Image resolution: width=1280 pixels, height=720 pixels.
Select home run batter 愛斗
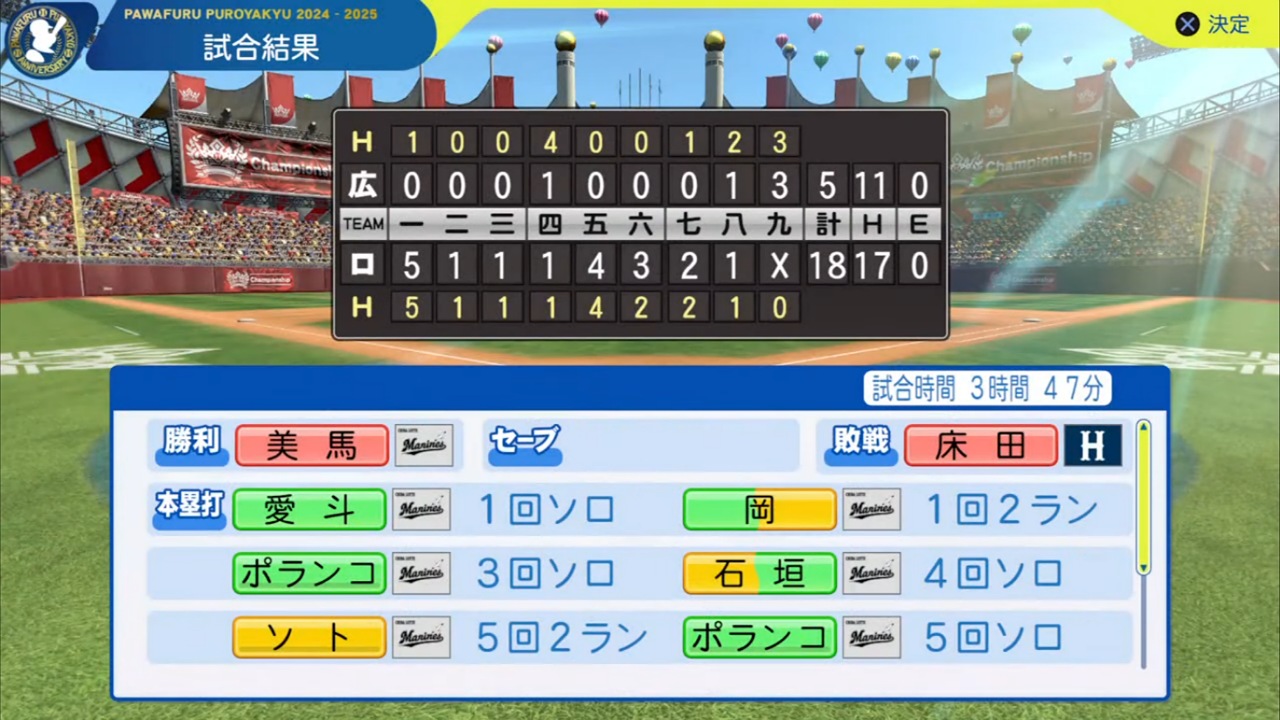309,509
